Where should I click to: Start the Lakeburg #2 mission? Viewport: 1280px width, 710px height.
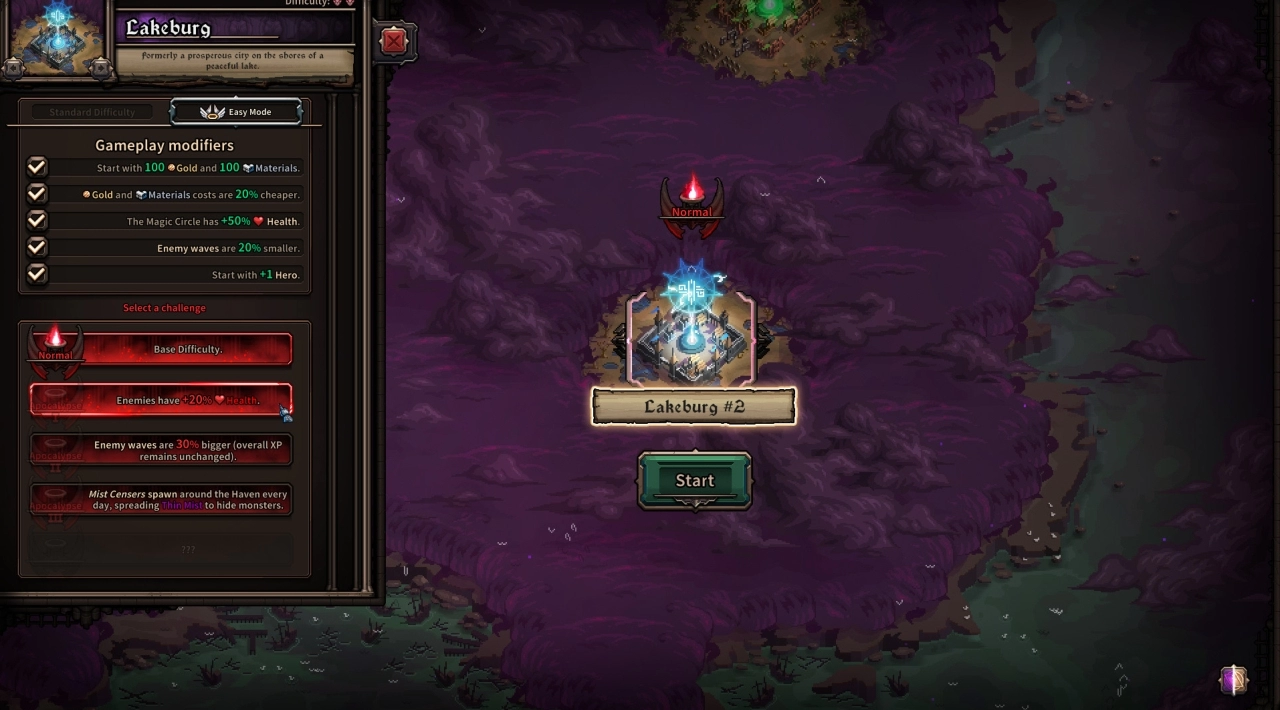tap(695, 481)
